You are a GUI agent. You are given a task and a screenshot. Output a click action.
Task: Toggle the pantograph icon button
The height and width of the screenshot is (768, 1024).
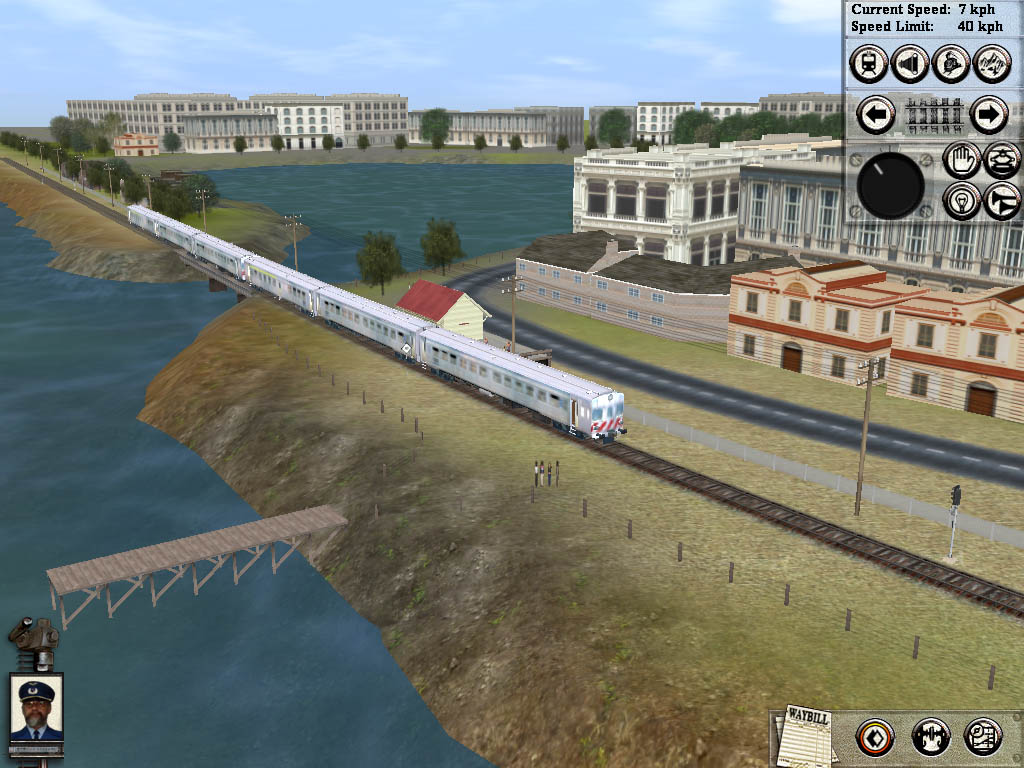(x=1002, y=160)
